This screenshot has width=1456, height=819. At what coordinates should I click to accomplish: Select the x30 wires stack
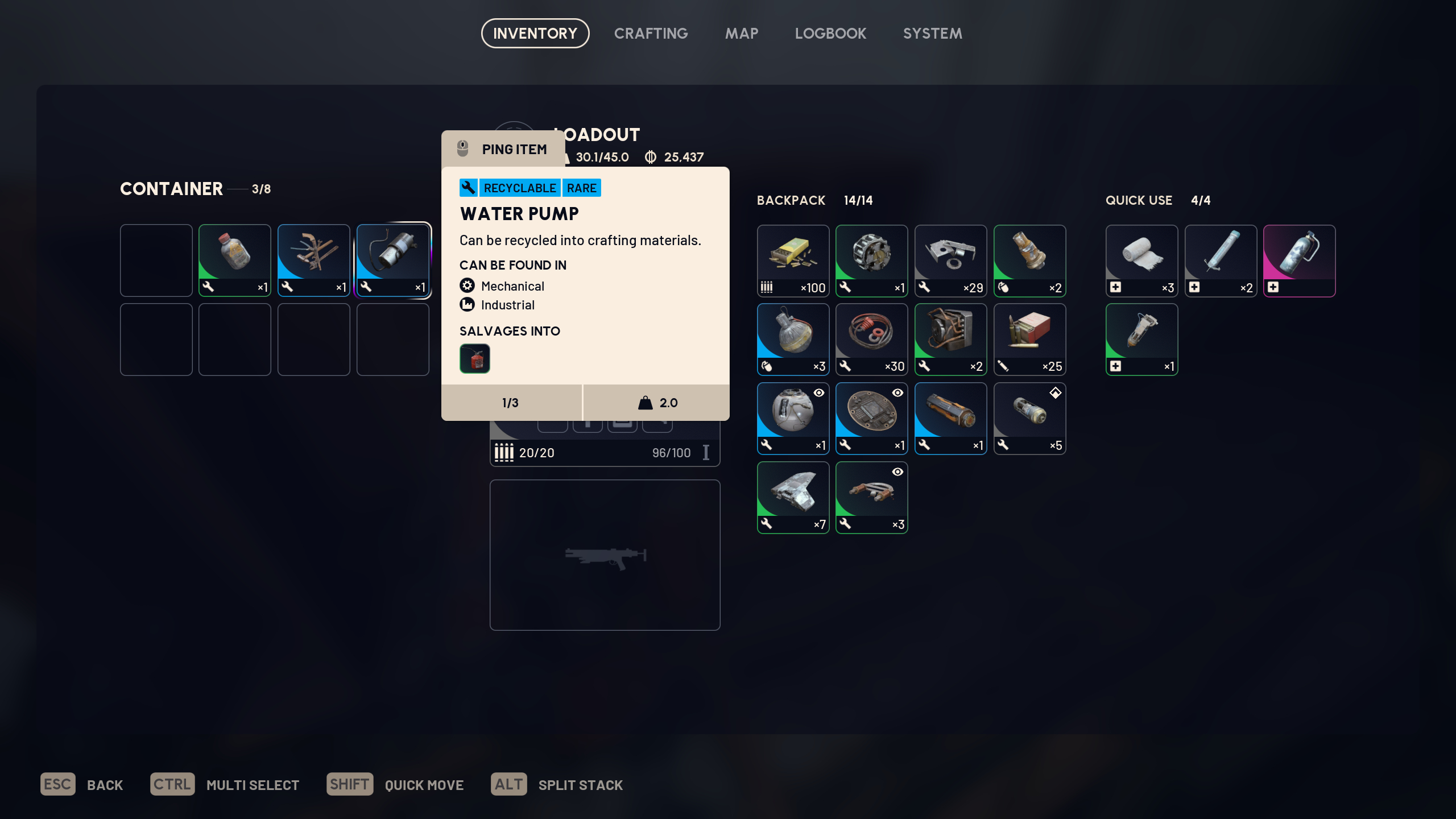coord(871,339)
